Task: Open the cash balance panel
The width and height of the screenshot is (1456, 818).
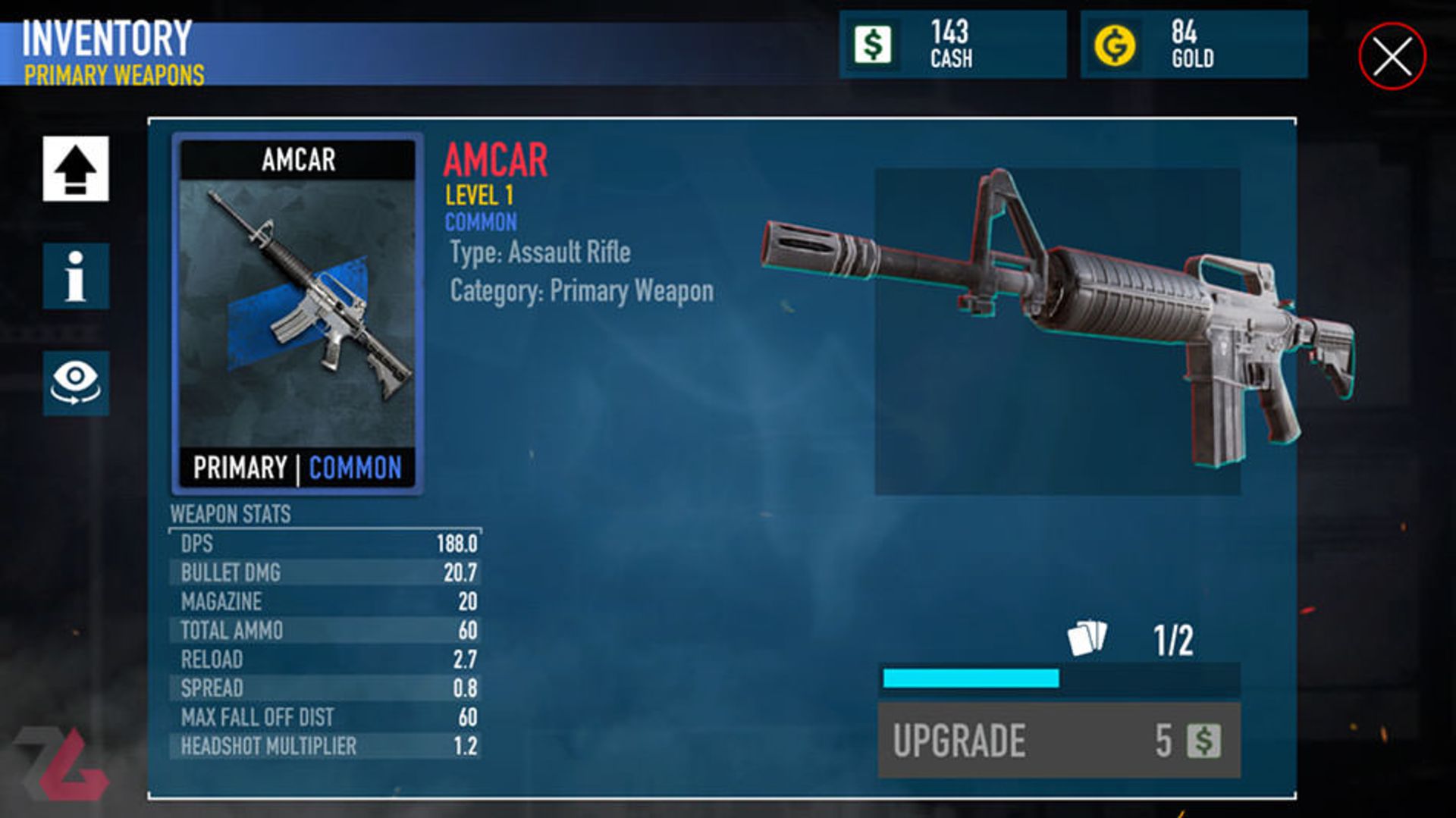Action: 952,45
